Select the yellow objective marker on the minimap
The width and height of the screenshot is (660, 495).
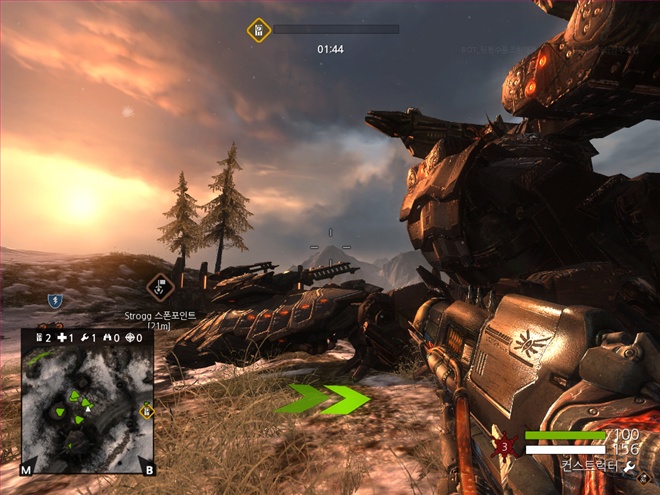click(146, 410)
